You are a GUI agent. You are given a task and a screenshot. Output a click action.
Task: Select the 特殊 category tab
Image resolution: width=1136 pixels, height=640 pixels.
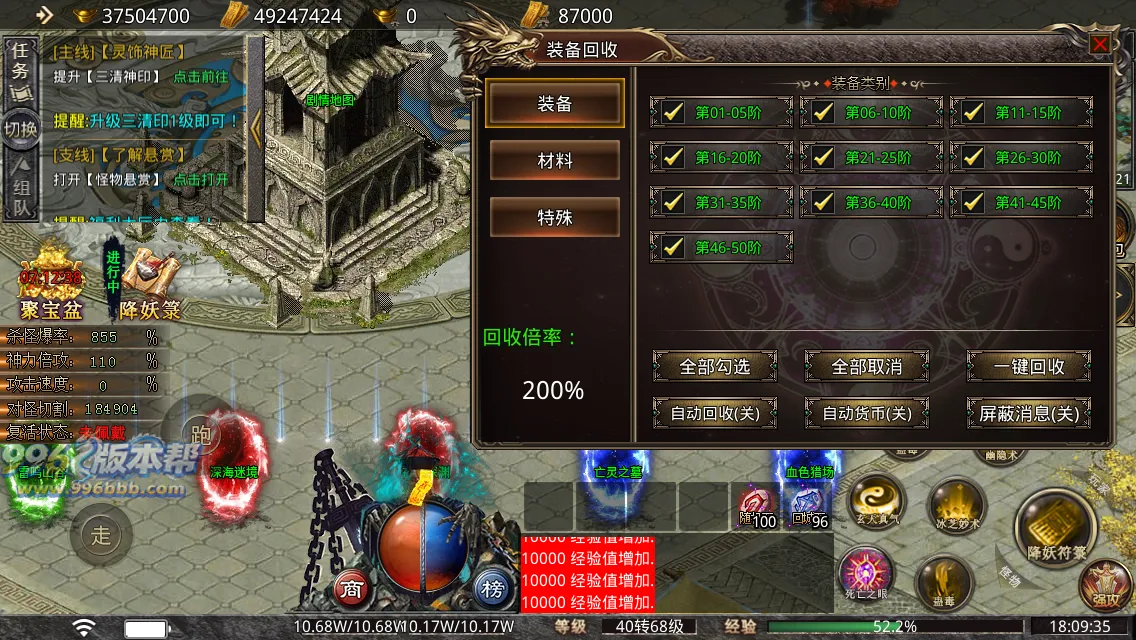555,217
